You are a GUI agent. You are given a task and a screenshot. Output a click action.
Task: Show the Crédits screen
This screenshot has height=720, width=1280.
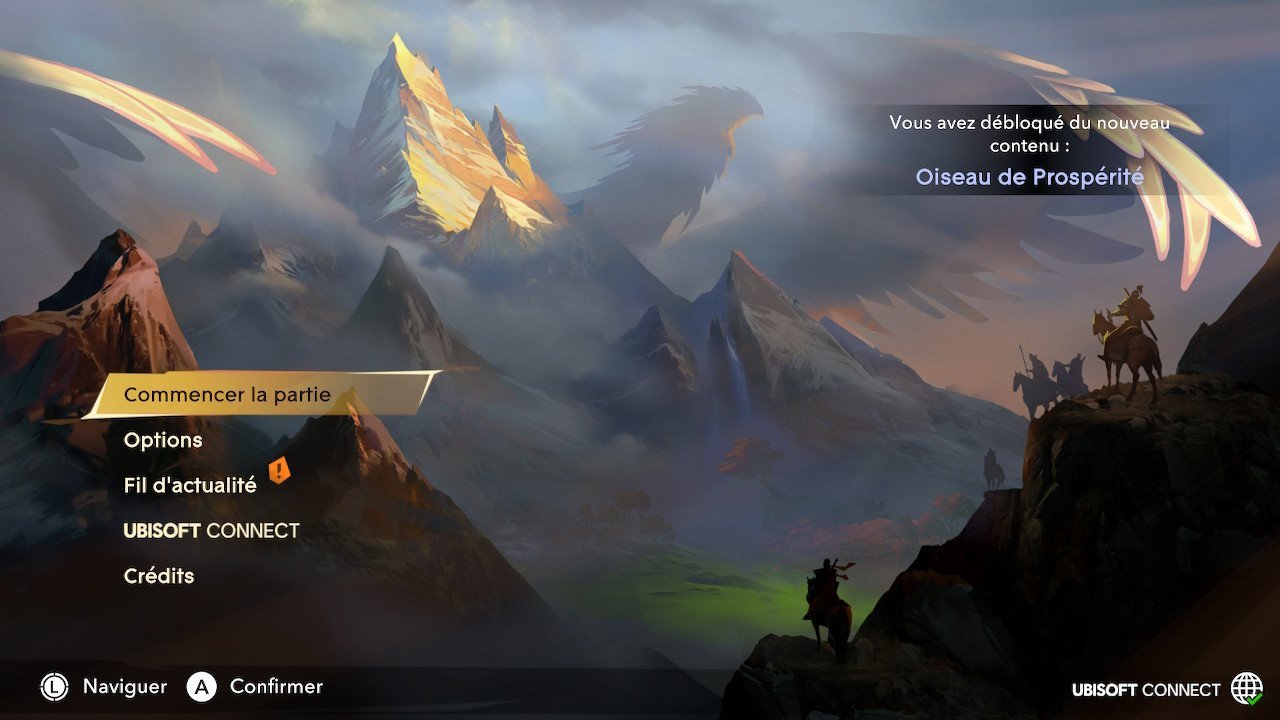click(x=159, y=576)
